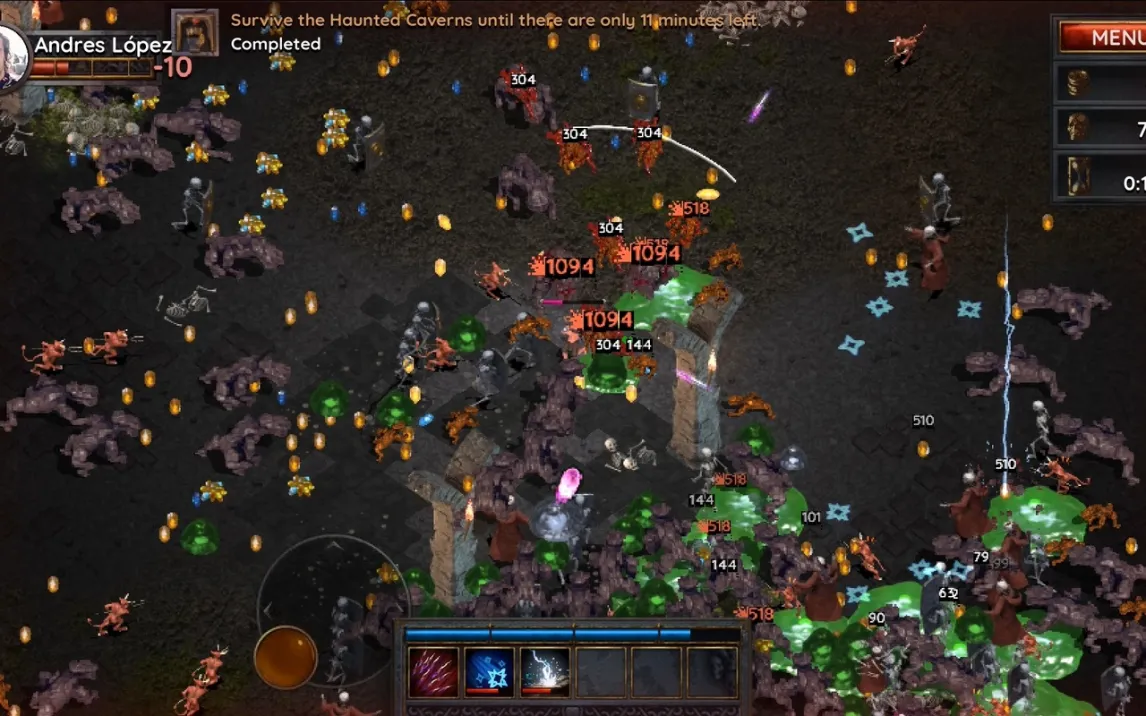
Task: Select the red claw slash ability
Action: click(434, 671)
